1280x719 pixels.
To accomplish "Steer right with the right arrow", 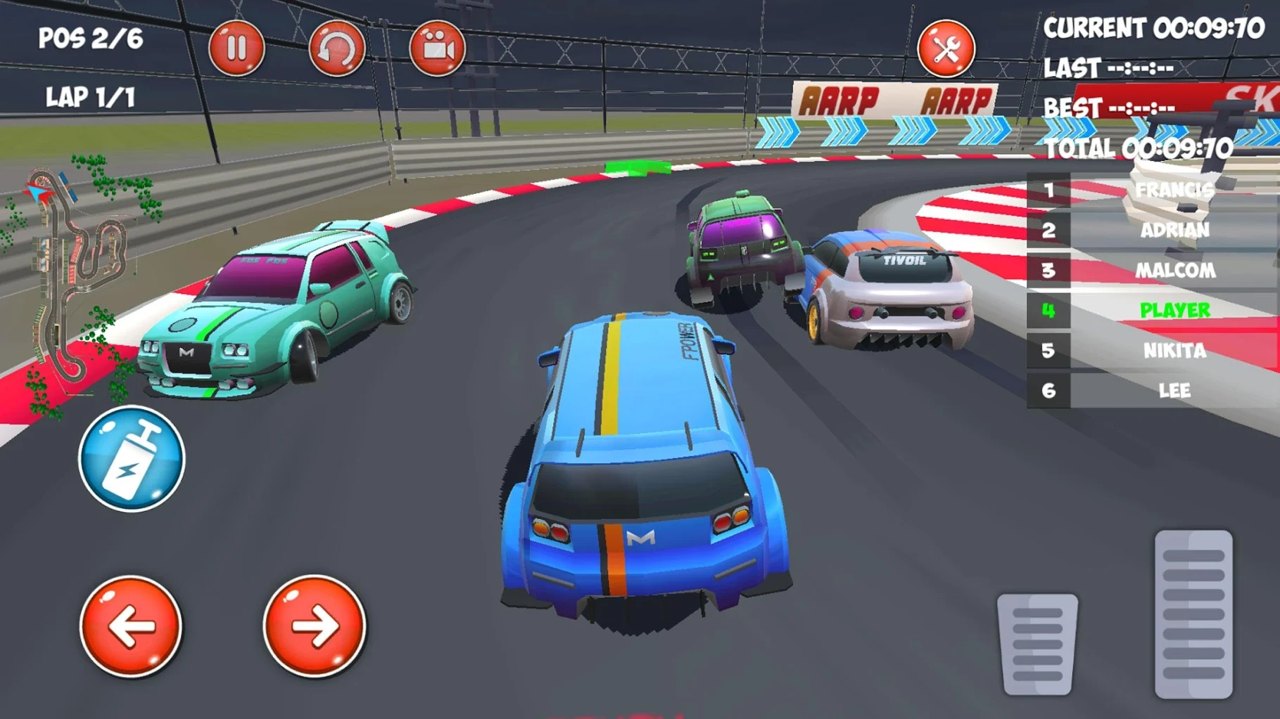I will coord(314,627).
